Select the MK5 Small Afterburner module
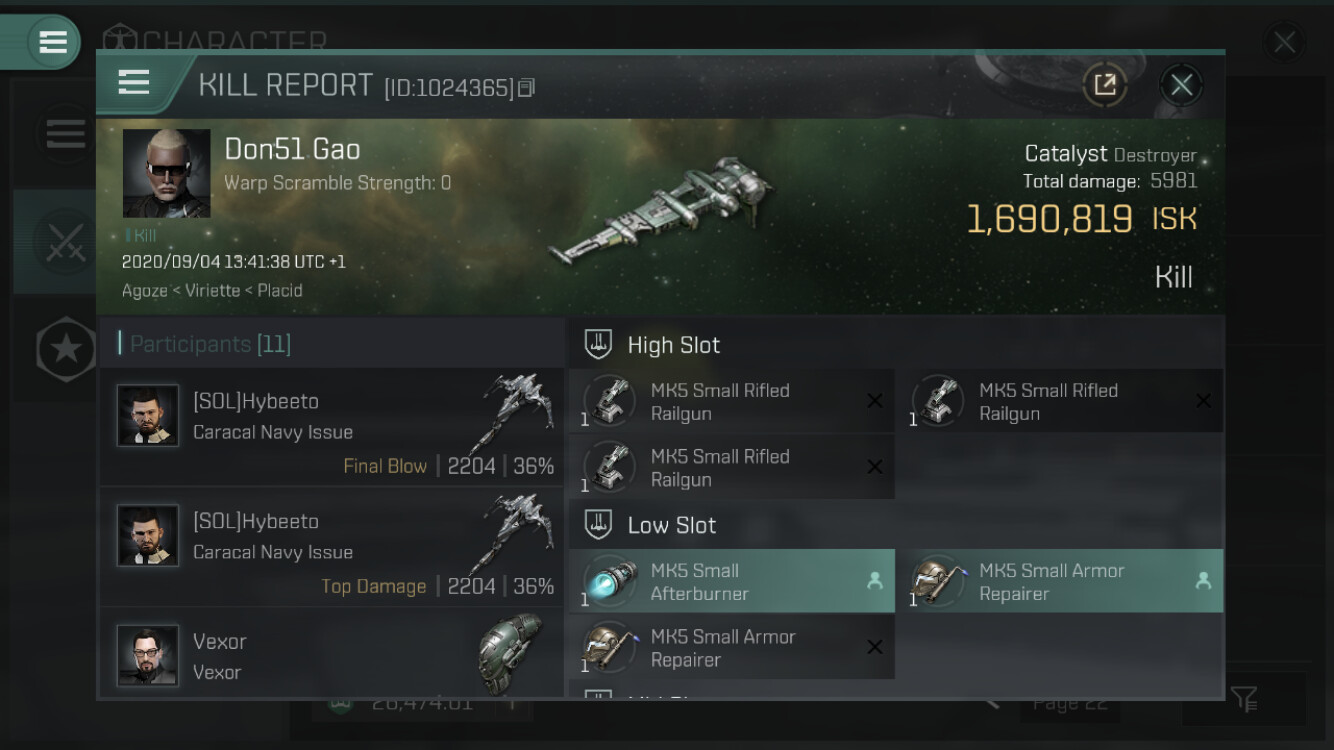1334x750 pixels. click(731, 582)
